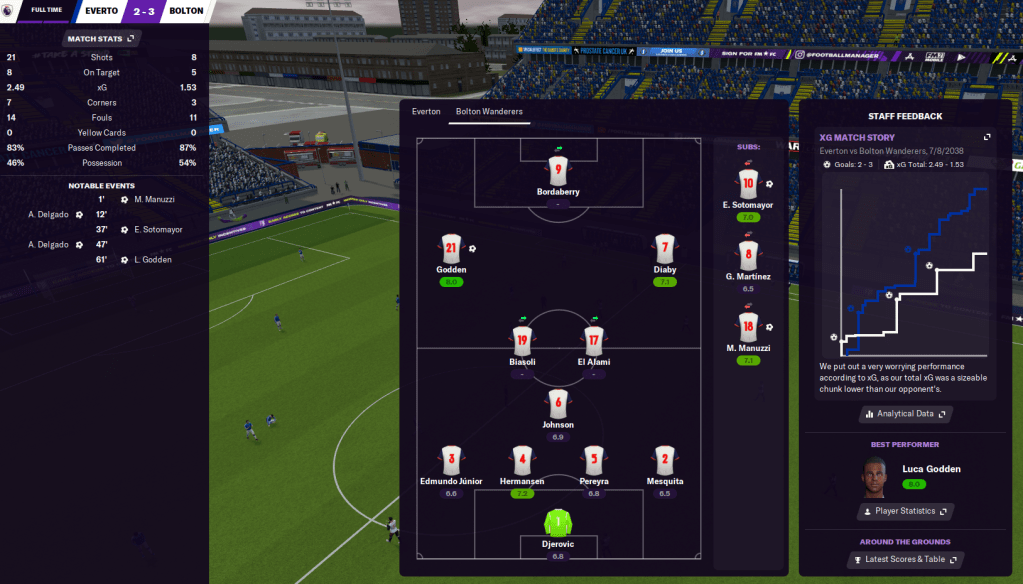This screenshot has height=584, width=1023.
Task: Choose Diaby number 7 on the pitch
Action: pyautogui.click(x=665, y=249)
